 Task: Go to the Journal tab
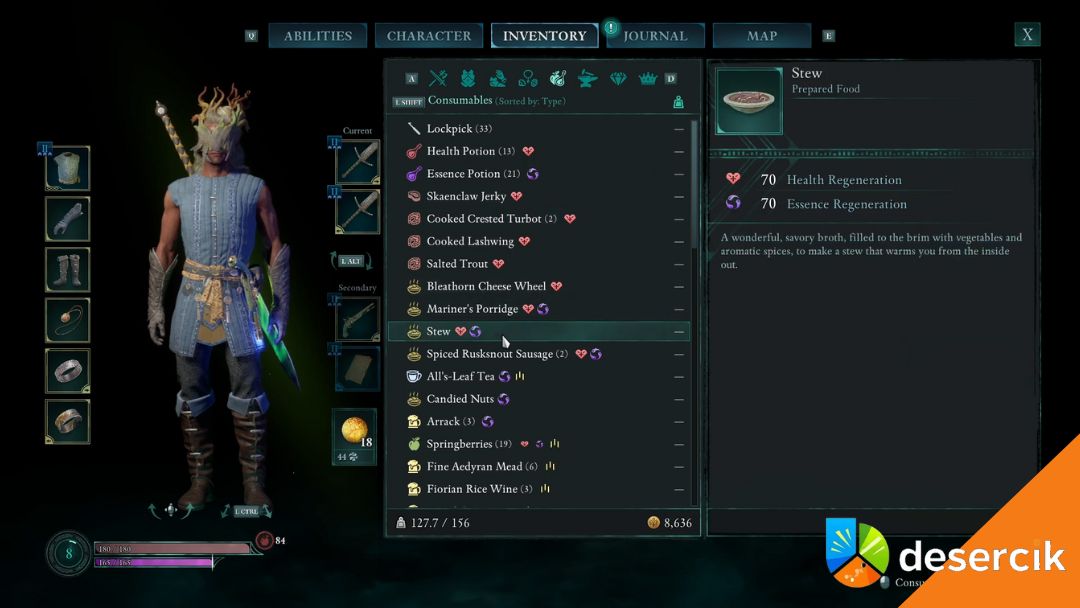click(655, 36)
